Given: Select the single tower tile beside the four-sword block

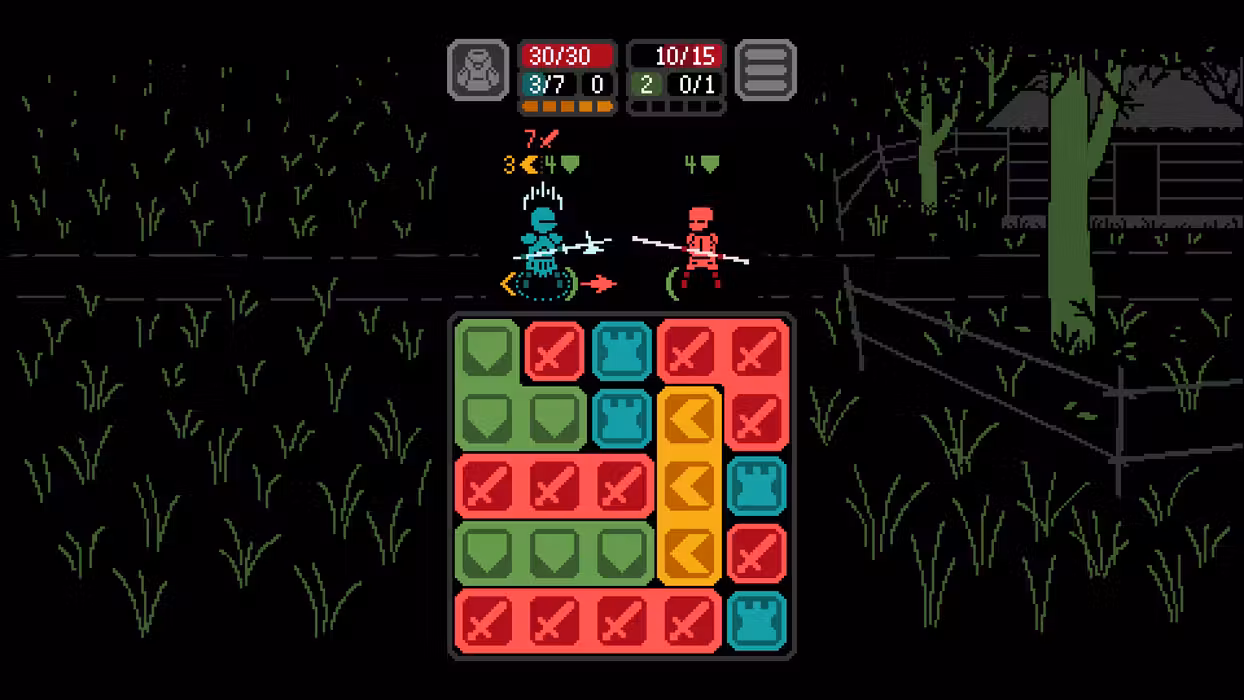Looking at the screenshot, I should (x=756, y=620).
